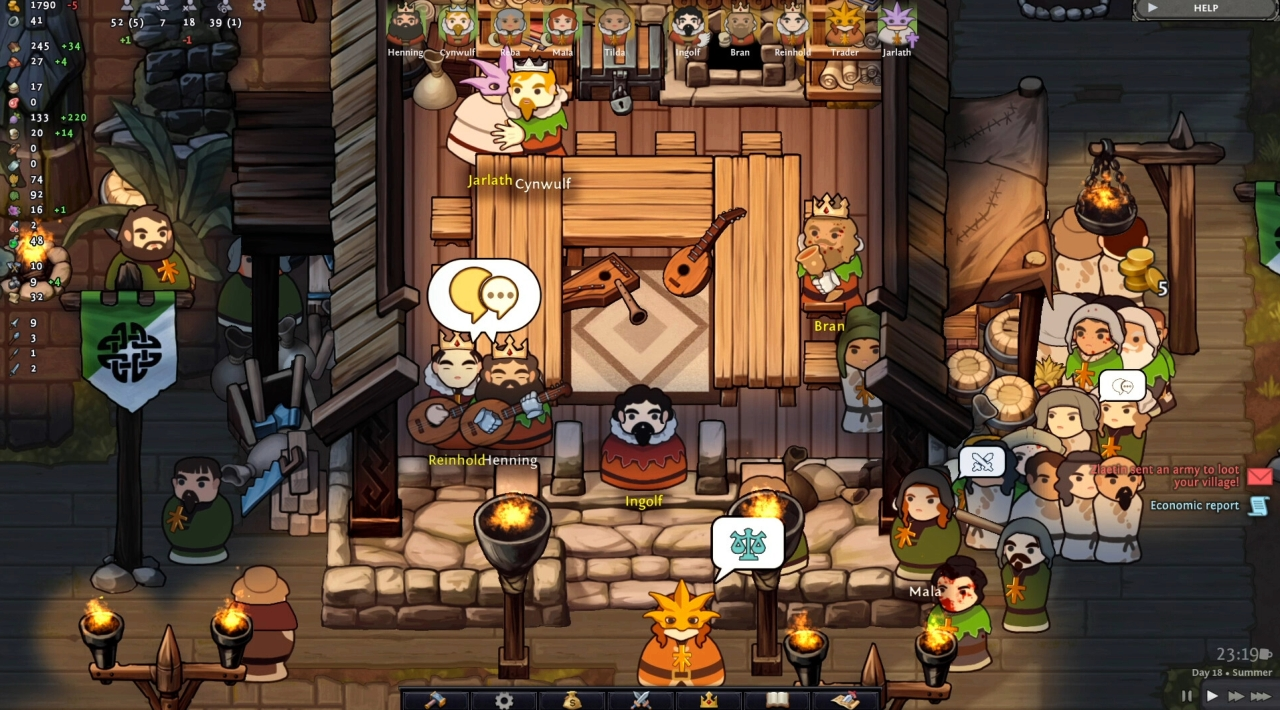Choose the Tilda portrait
Screen dimensions: 1280x710
click(x=614, y=27)
